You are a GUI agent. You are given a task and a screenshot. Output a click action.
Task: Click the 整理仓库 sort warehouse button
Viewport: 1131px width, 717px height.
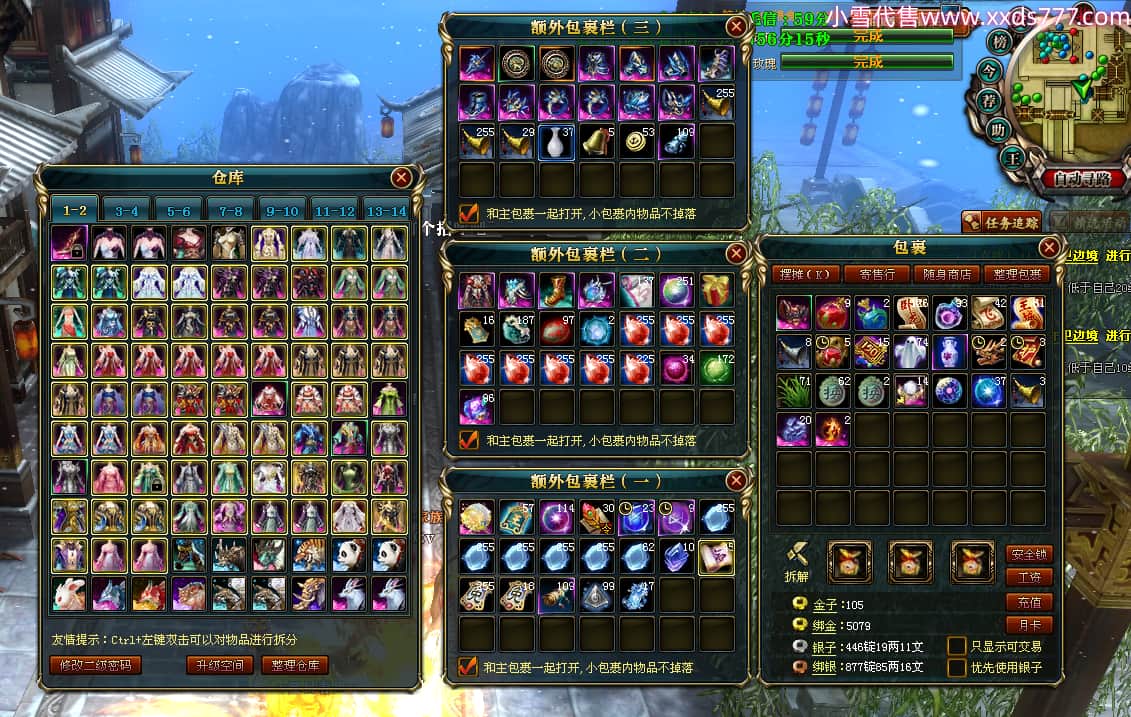pos(295,665)
